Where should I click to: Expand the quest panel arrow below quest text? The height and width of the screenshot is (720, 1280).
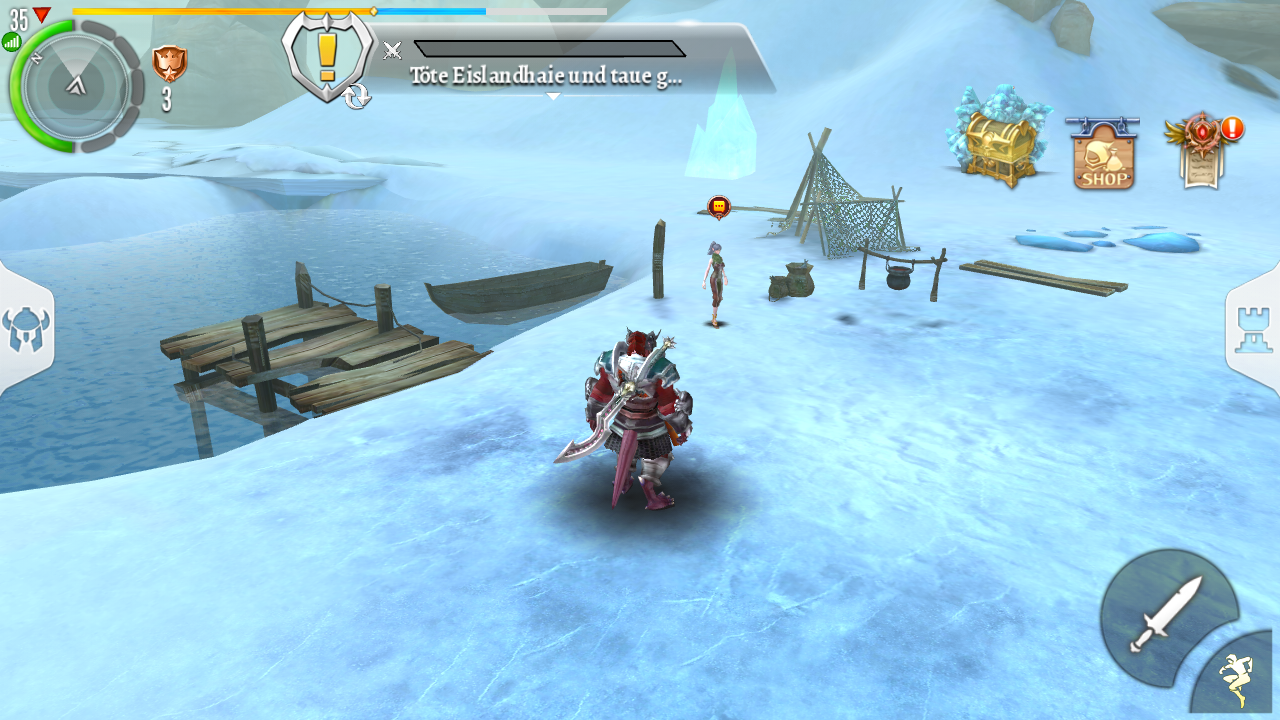(x=553, y=97)
